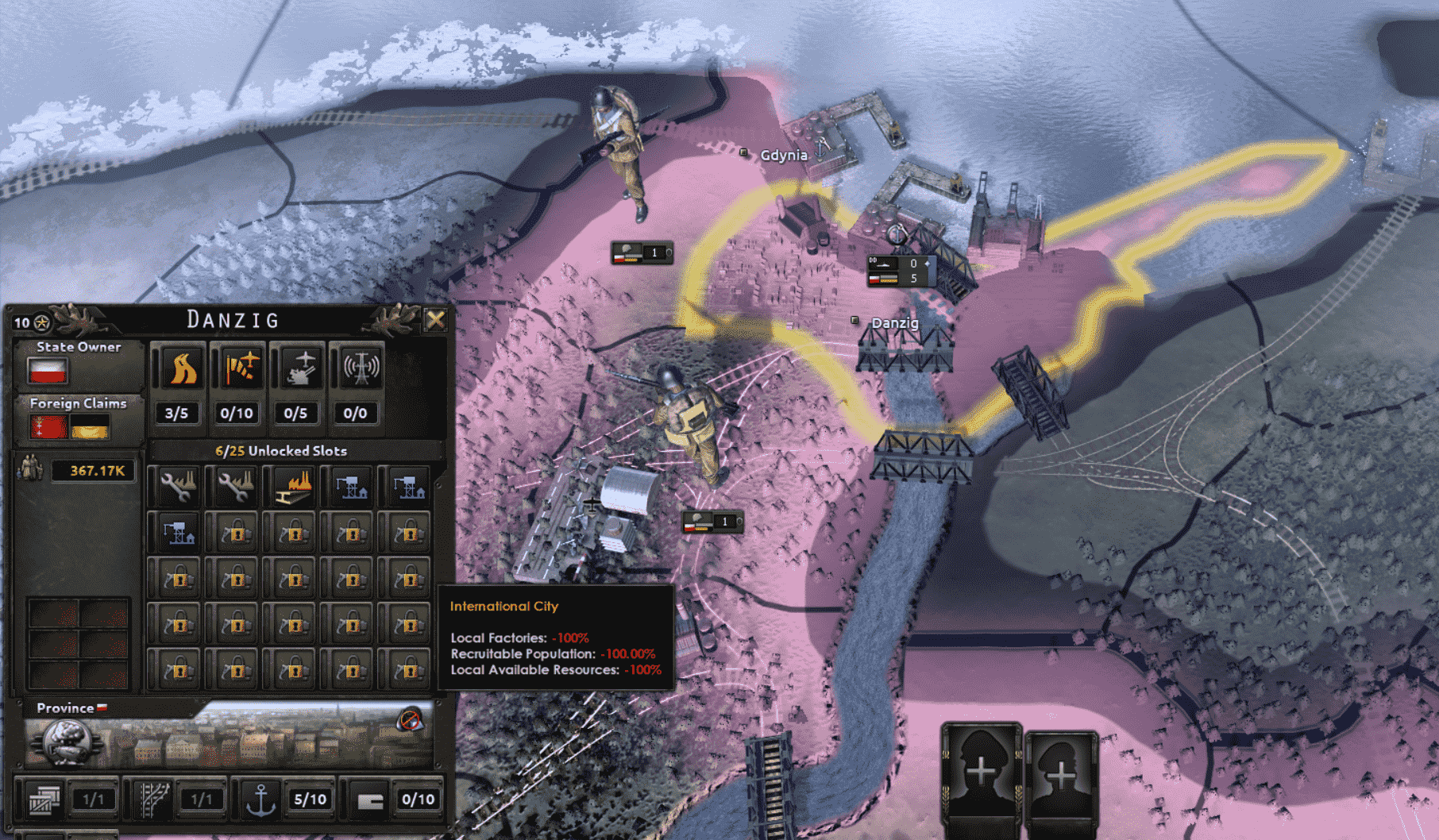Select the German flag under Foreign Claims
This screenshot has width=1439, height=840.
[90, 428]
